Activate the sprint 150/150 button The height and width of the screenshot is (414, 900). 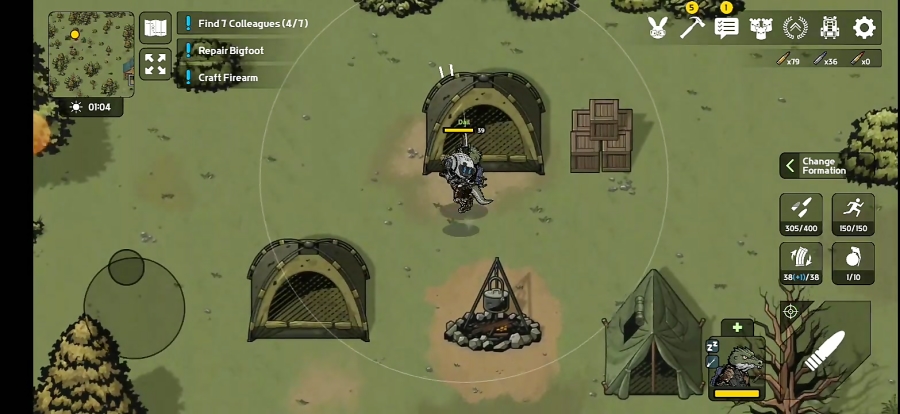click(853, 213)
